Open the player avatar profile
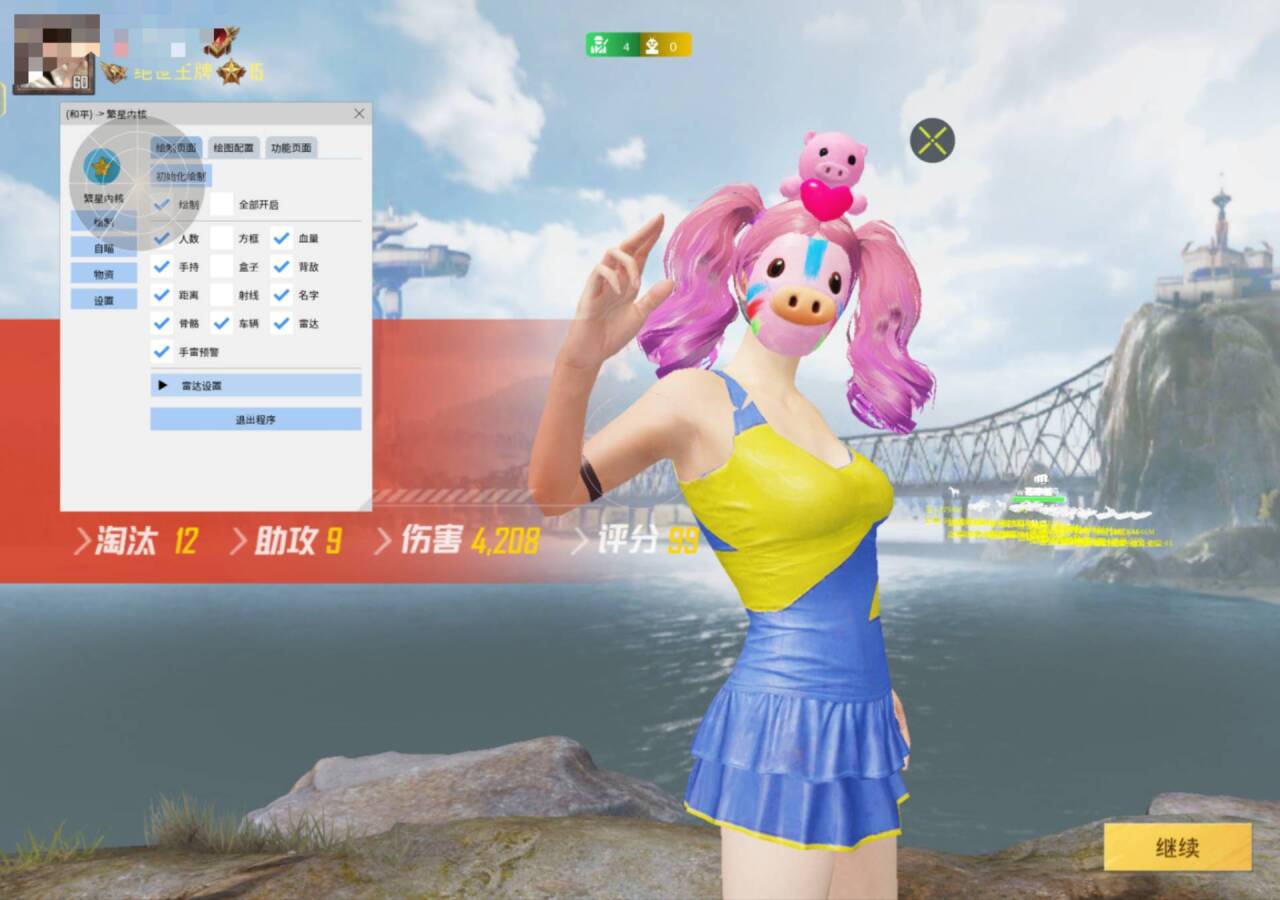The height and width of the screenshot is (900, 1280). (55, 54)
